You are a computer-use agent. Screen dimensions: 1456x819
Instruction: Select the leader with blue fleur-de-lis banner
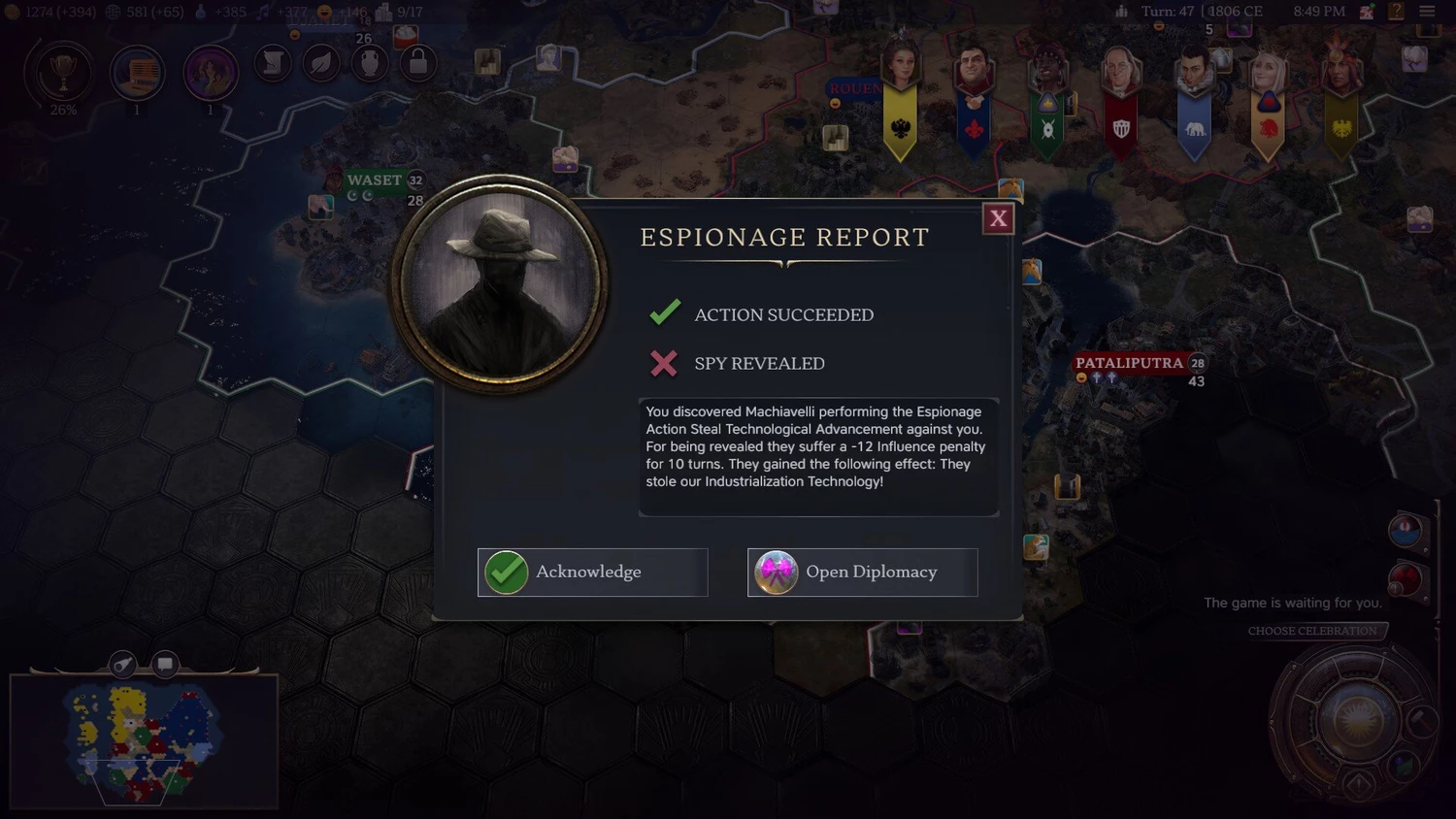pos(974,97)
